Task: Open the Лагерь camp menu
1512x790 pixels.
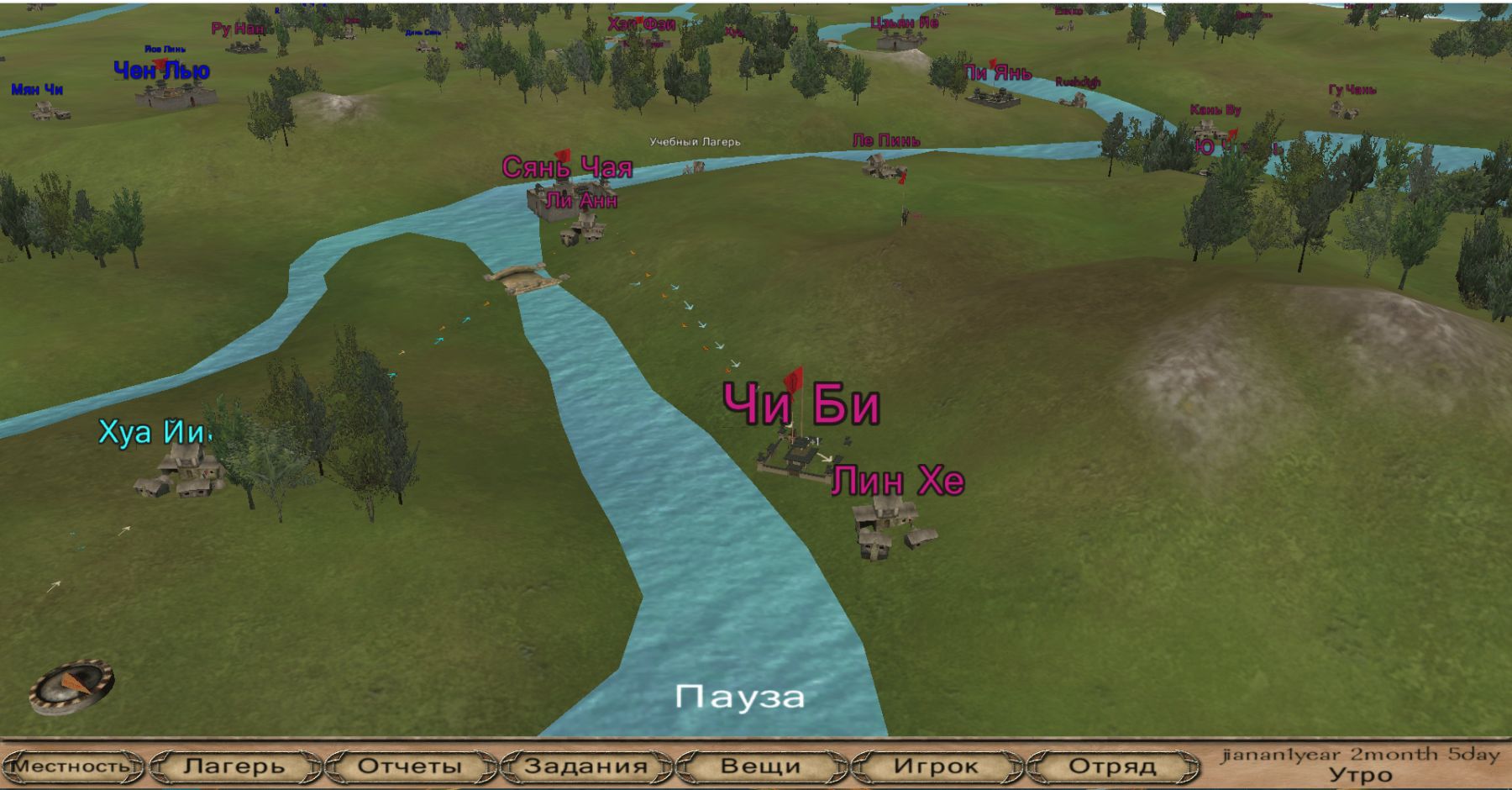Action: (x=234, y=766)
